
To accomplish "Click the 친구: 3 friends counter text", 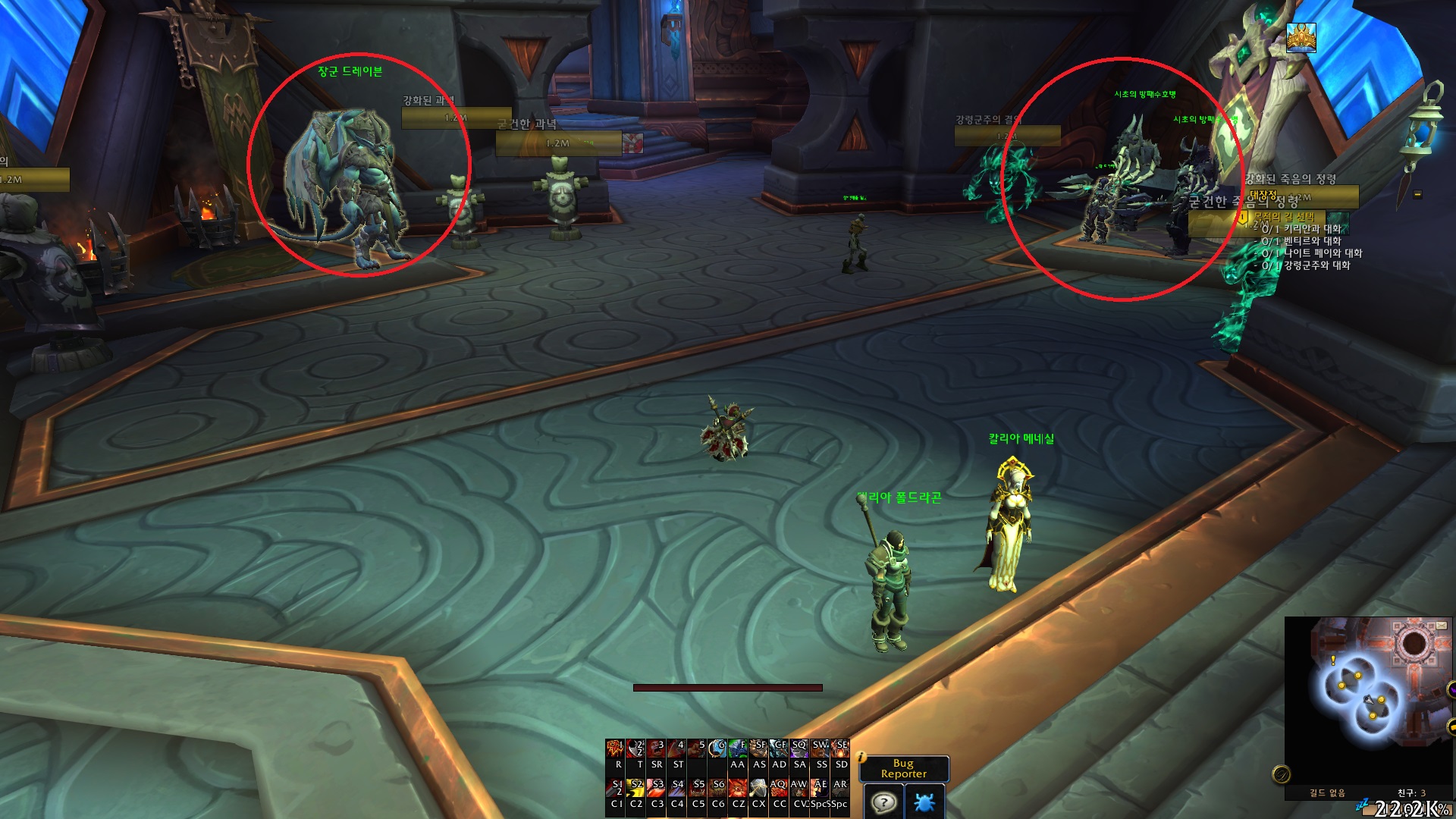I will click(x=1411, y=792).
